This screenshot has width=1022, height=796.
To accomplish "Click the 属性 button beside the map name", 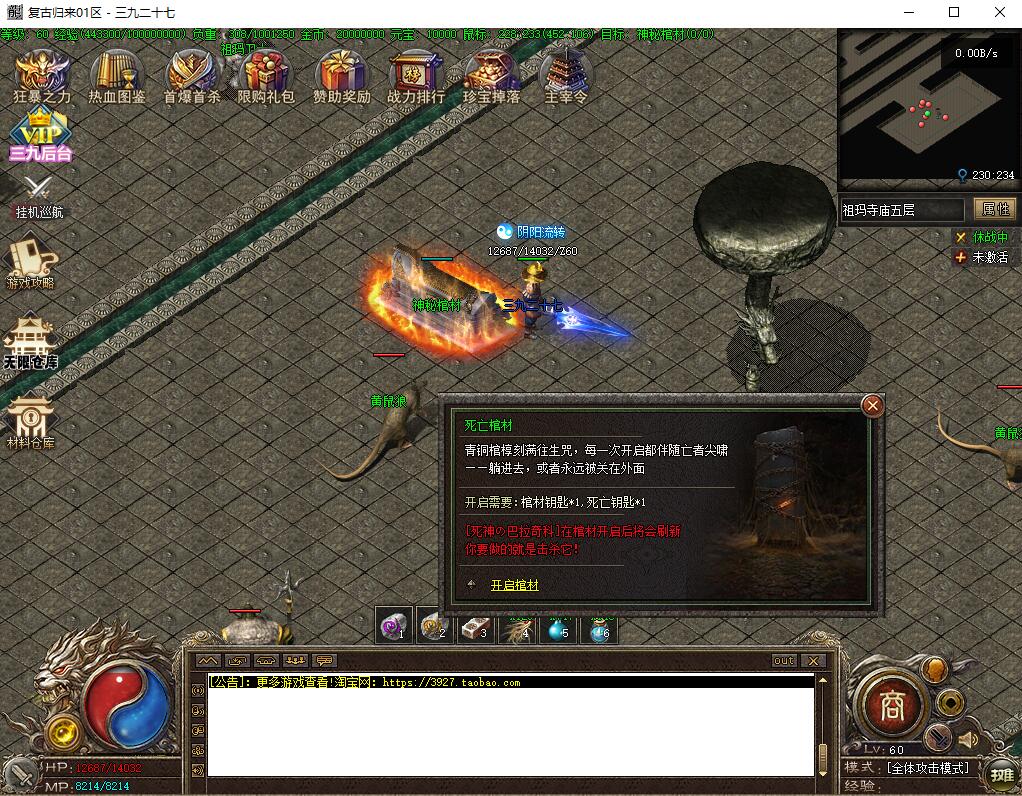I will (x=996, y=209).
